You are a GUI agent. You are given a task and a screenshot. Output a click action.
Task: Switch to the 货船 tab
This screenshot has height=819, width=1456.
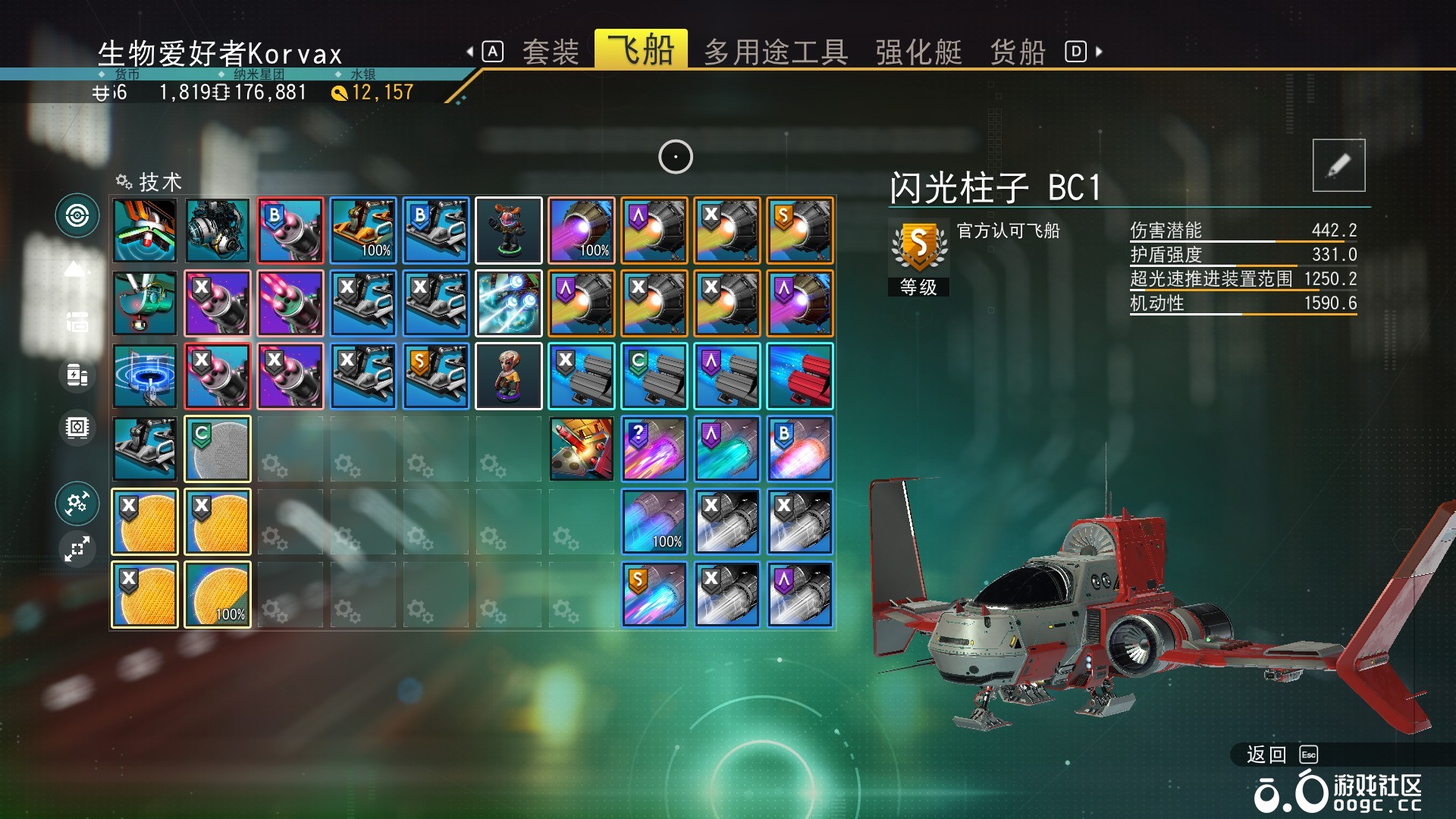pos(1017,52)
